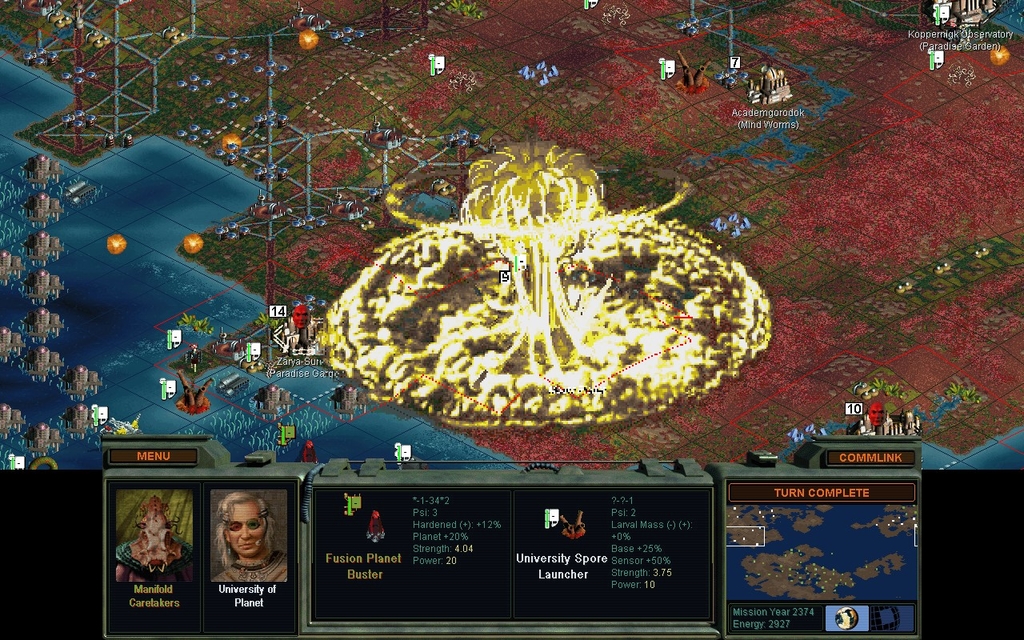Viewport: 1024px width, 640px height.
Task: Toggle the planet globe view icon
Action: 846,617
